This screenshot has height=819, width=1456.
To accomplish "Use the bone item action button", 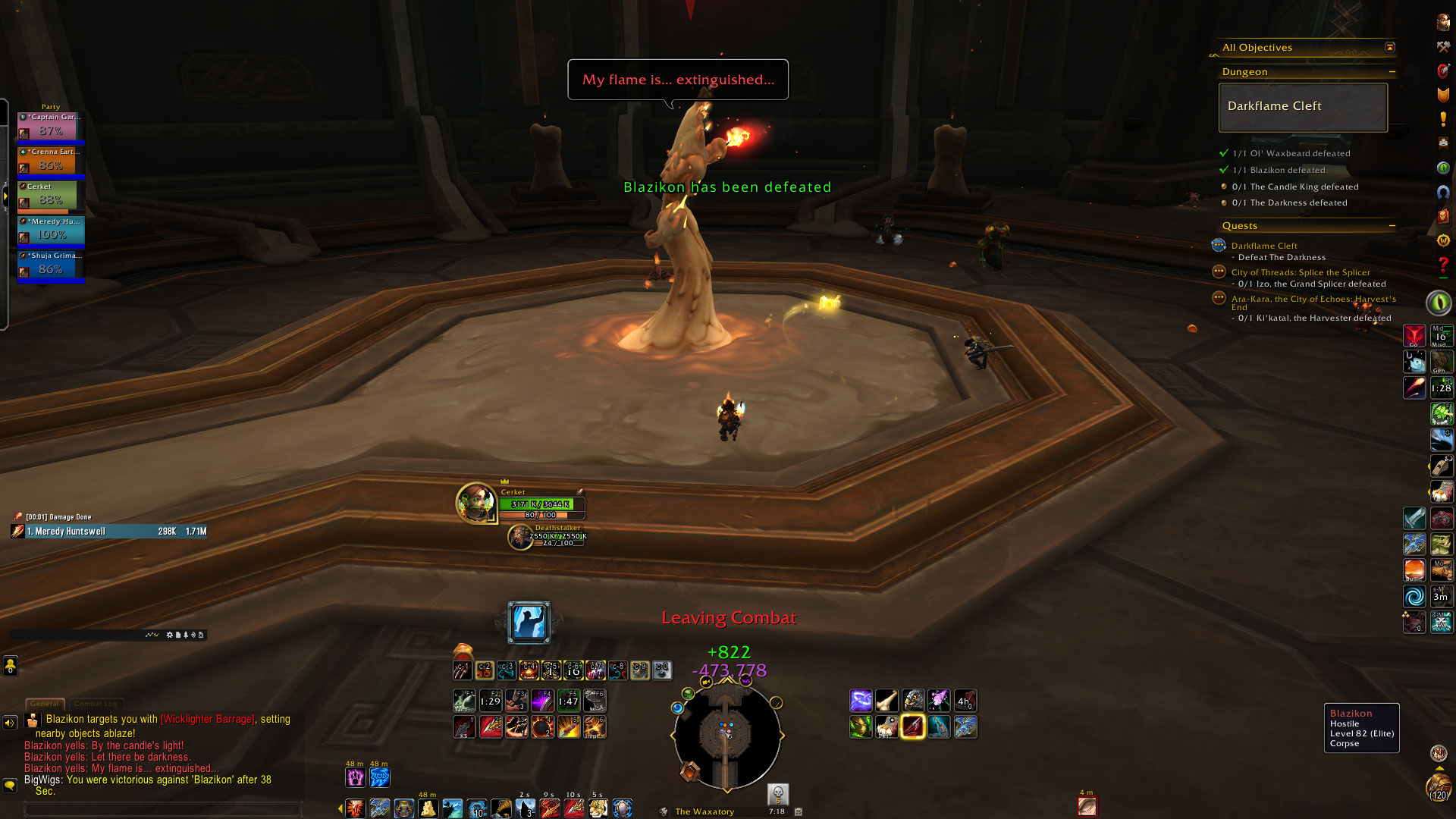I will pos(886,701).
